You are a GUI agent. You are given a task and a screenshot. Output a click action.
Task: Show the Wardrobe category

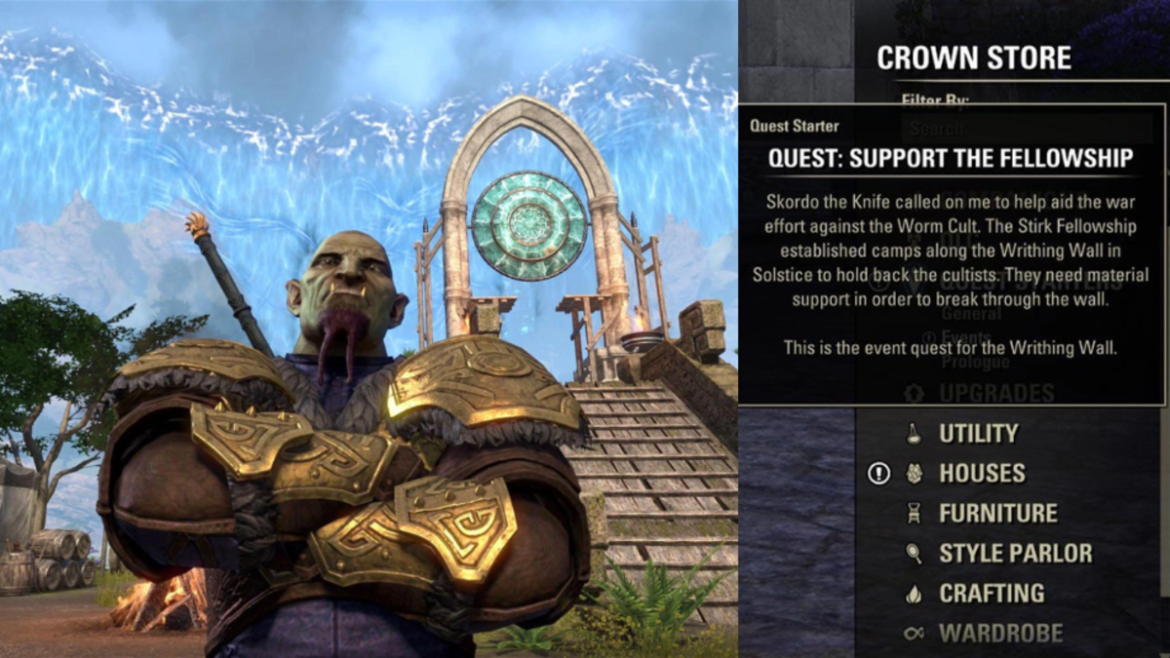click(1000, 633)
